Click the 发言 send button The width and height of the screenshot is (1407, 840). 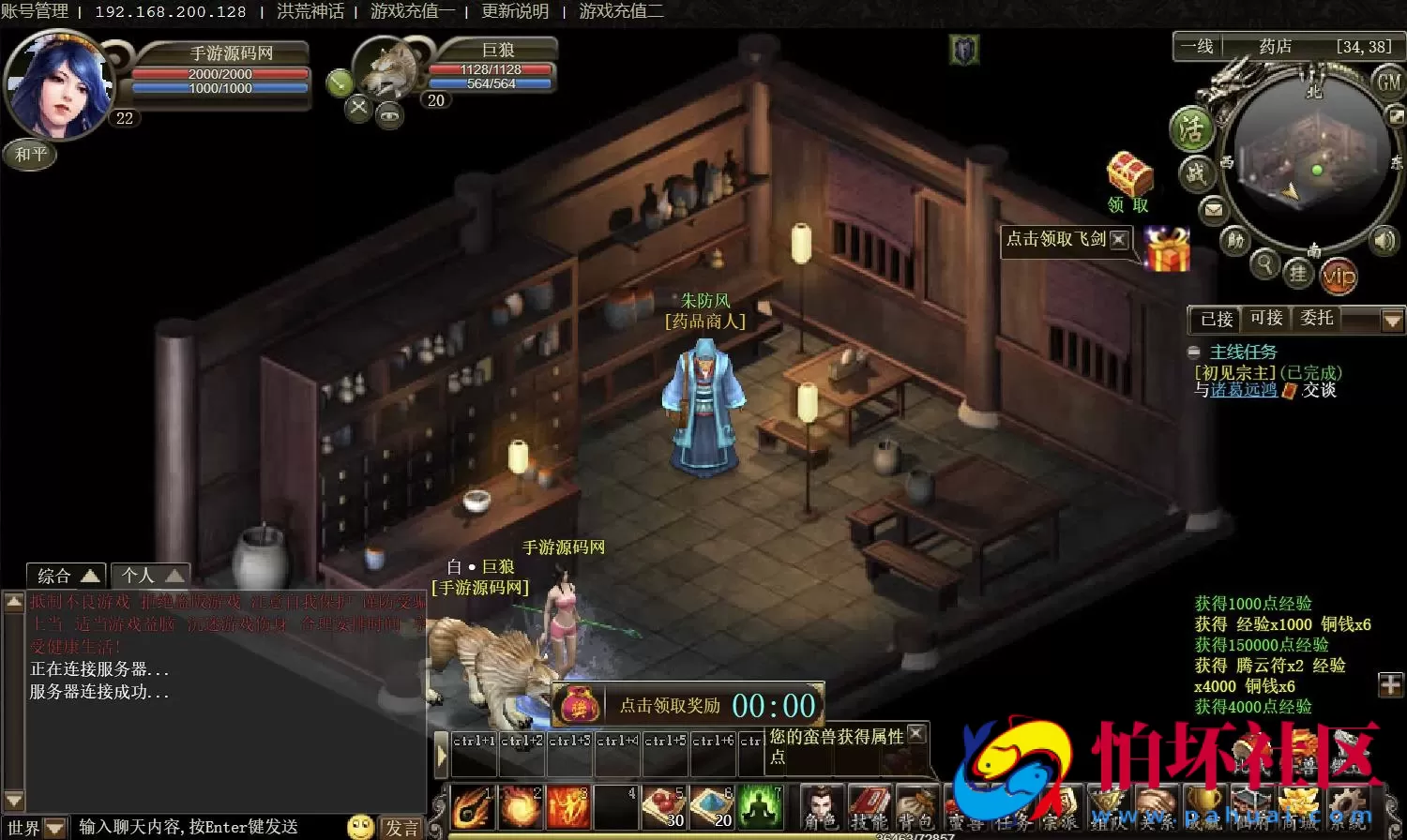tap(402, 827)
